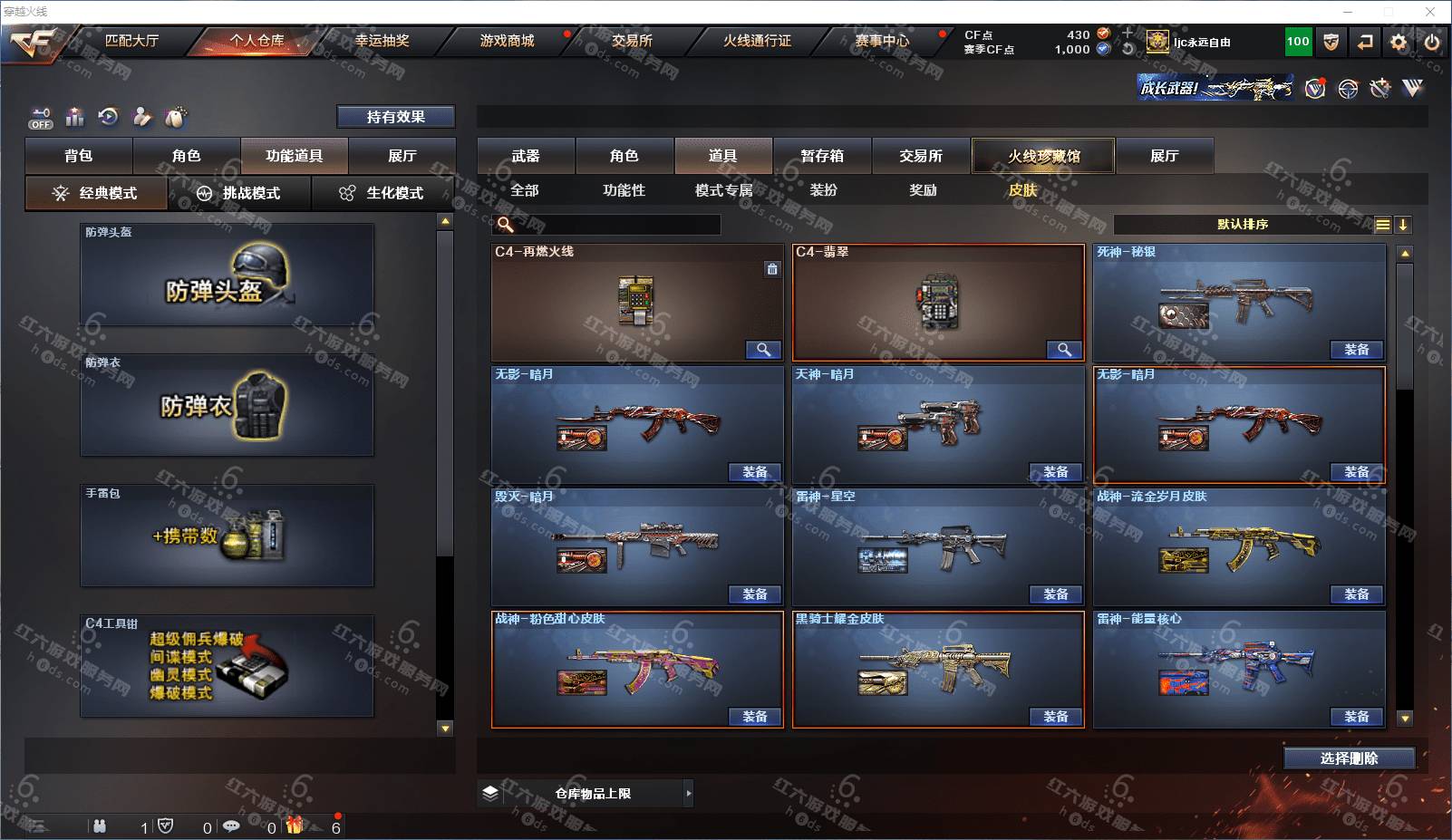
Task: Switch to the 背包 backpack tab
Action: click(79, 156)
